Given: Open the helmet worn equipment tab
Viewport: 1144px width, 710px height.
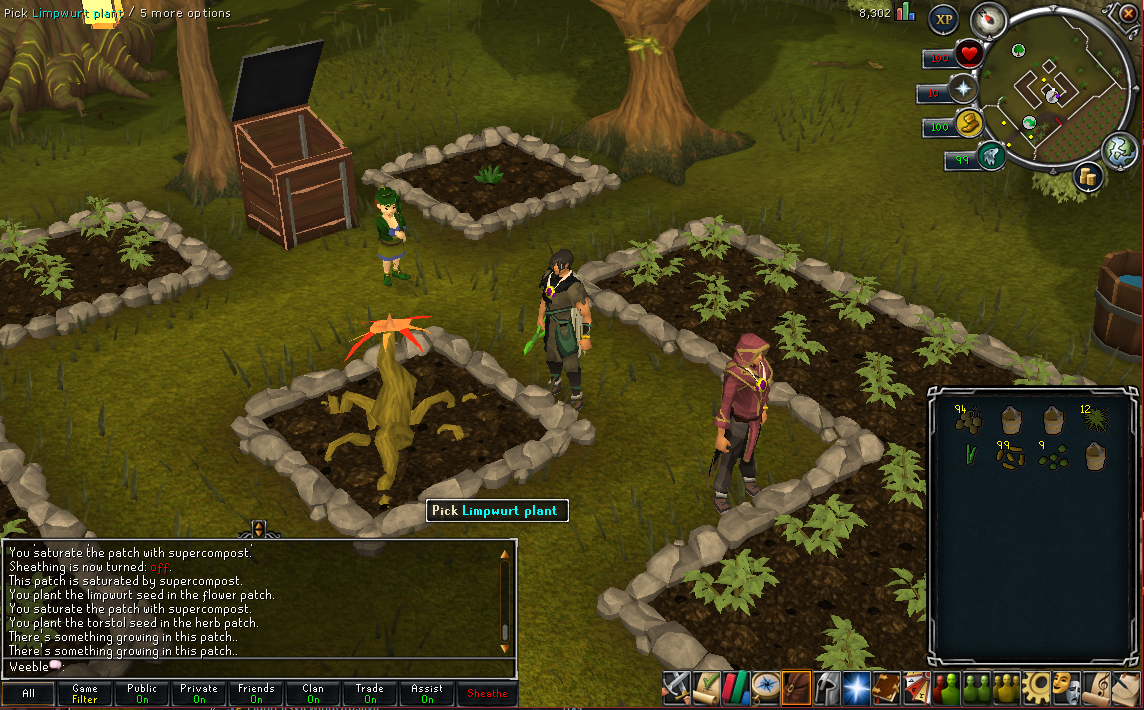Looking at the screenshot, I should tap(825, 687).
